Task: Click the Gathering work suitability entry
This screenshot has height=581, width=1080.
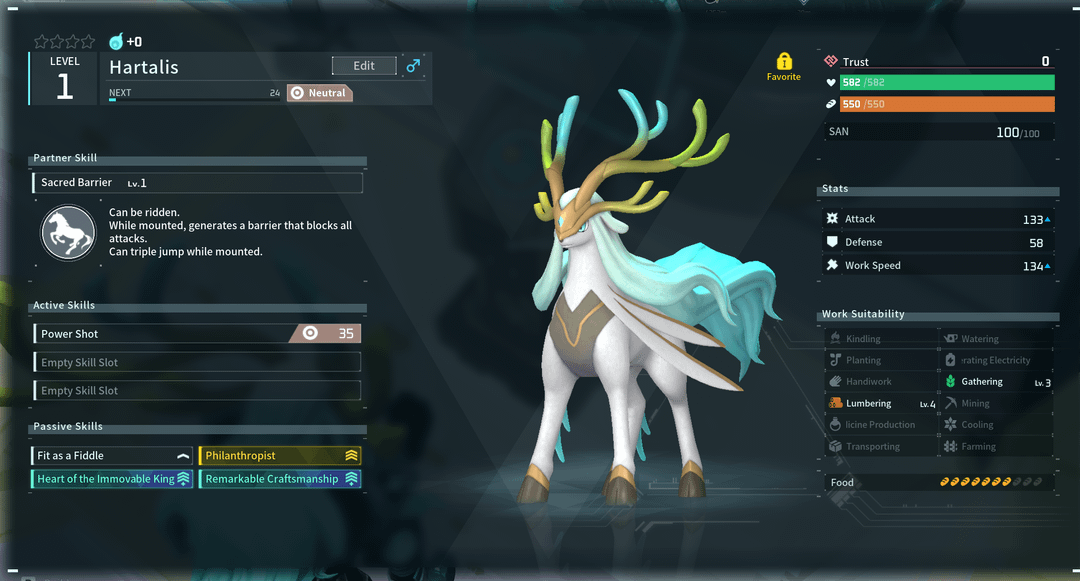Action: coord(996,382)
